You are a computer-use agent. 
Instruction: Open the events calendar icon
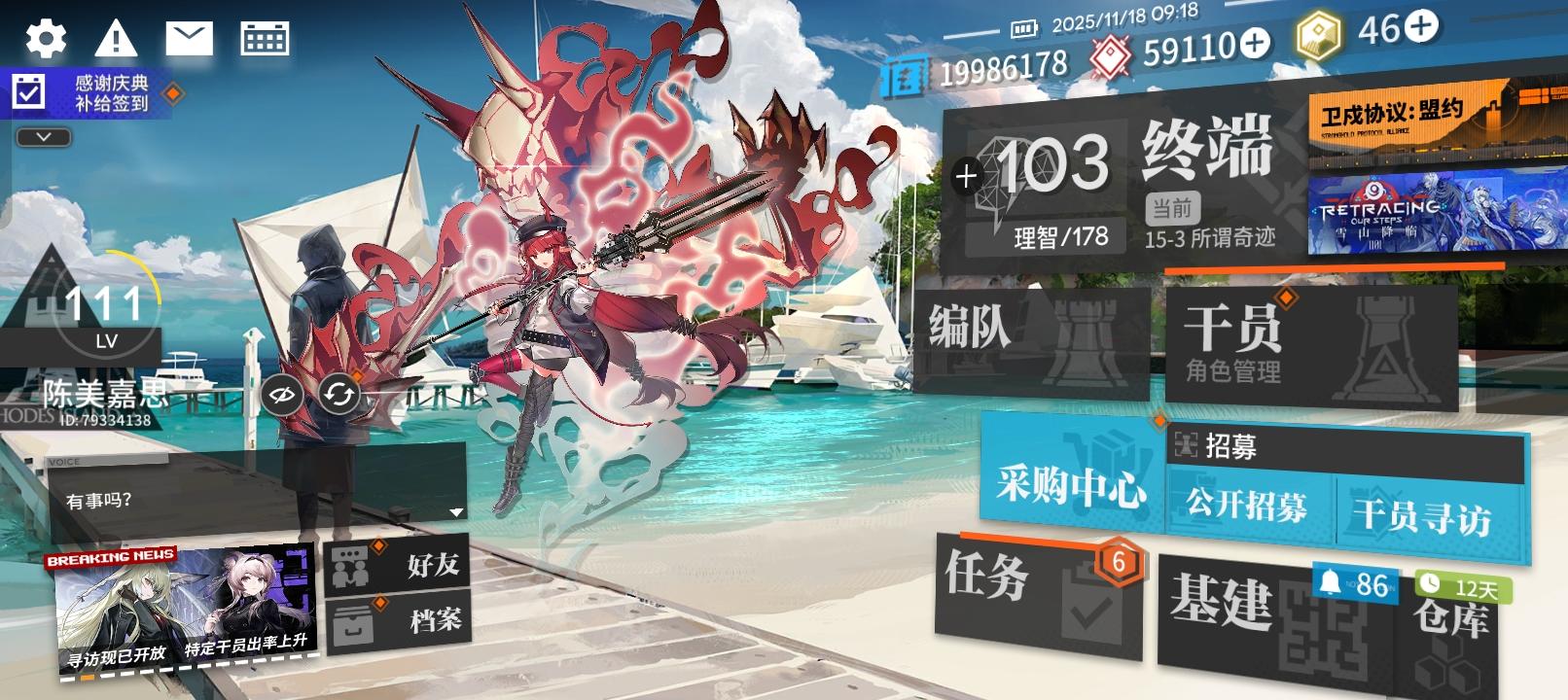point(267,36)
